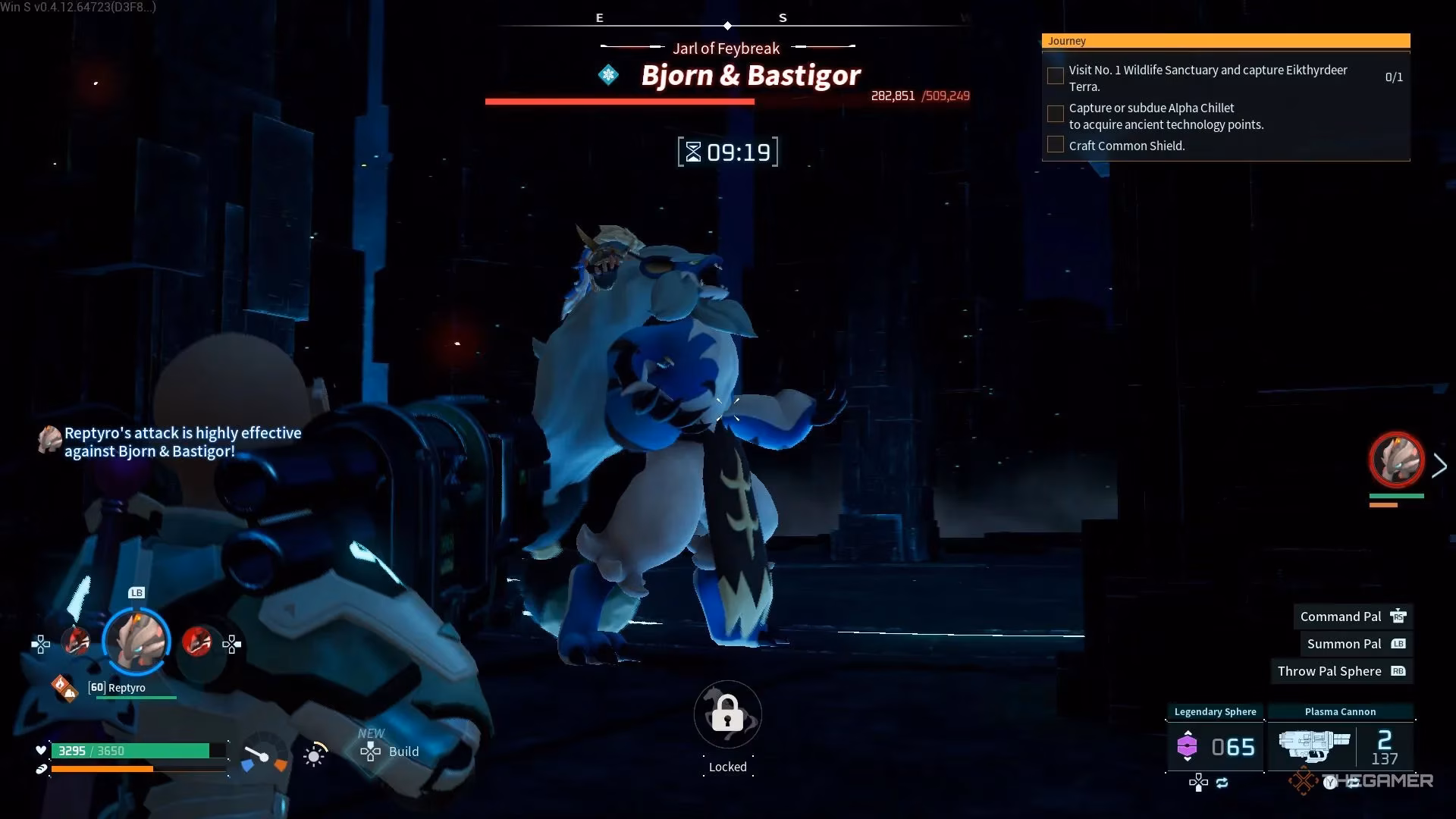The width and height of the screenshot is (1456, 819).
Task: Tick the Alpha Chillet objective checkbox
Action: tap(1055, 115)
